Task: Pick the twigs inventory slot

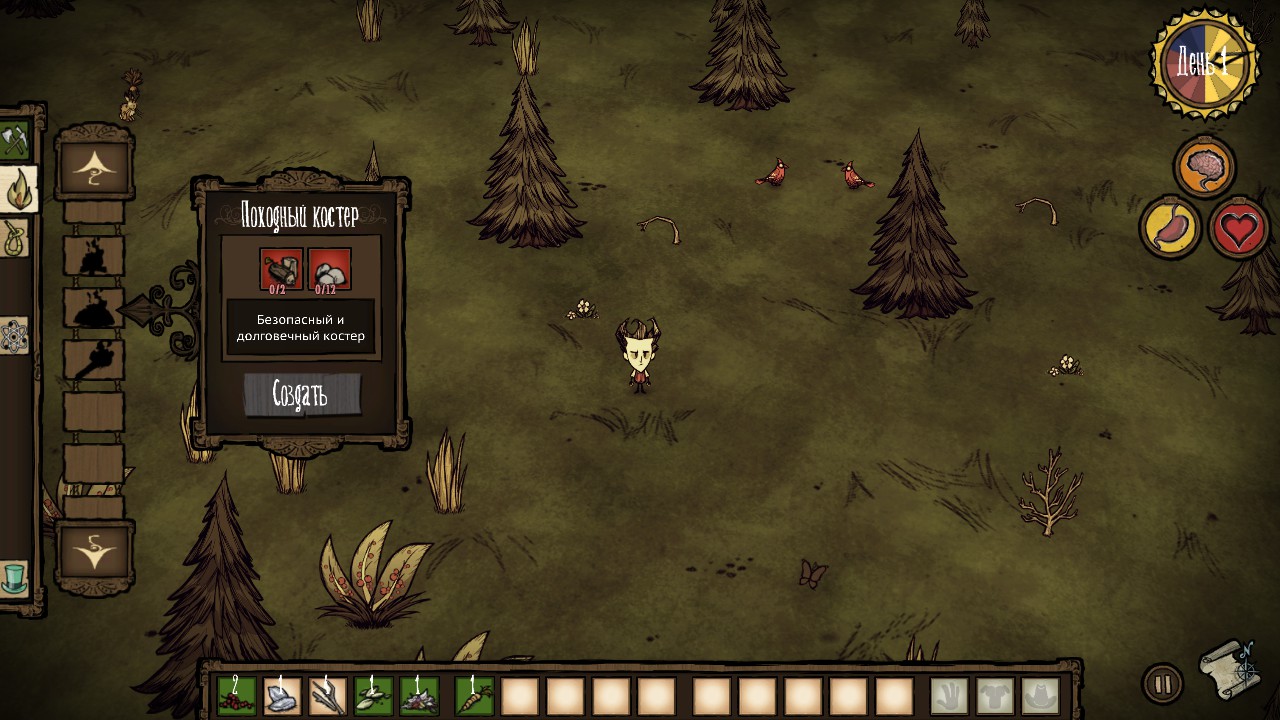Action: (x=328, y=696)
